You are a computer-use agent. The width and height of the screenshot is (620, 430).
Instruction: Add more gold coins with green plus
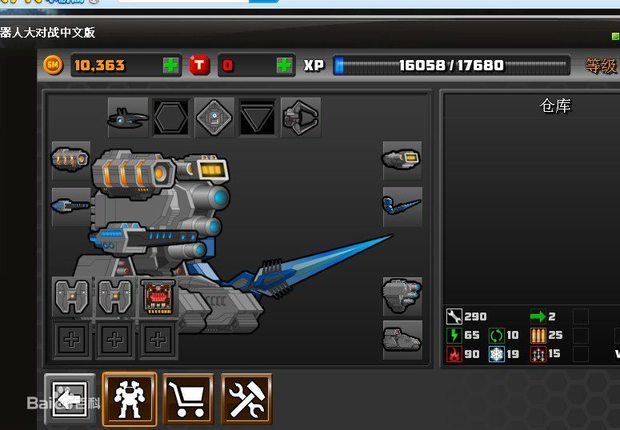(x=172, y=66)
